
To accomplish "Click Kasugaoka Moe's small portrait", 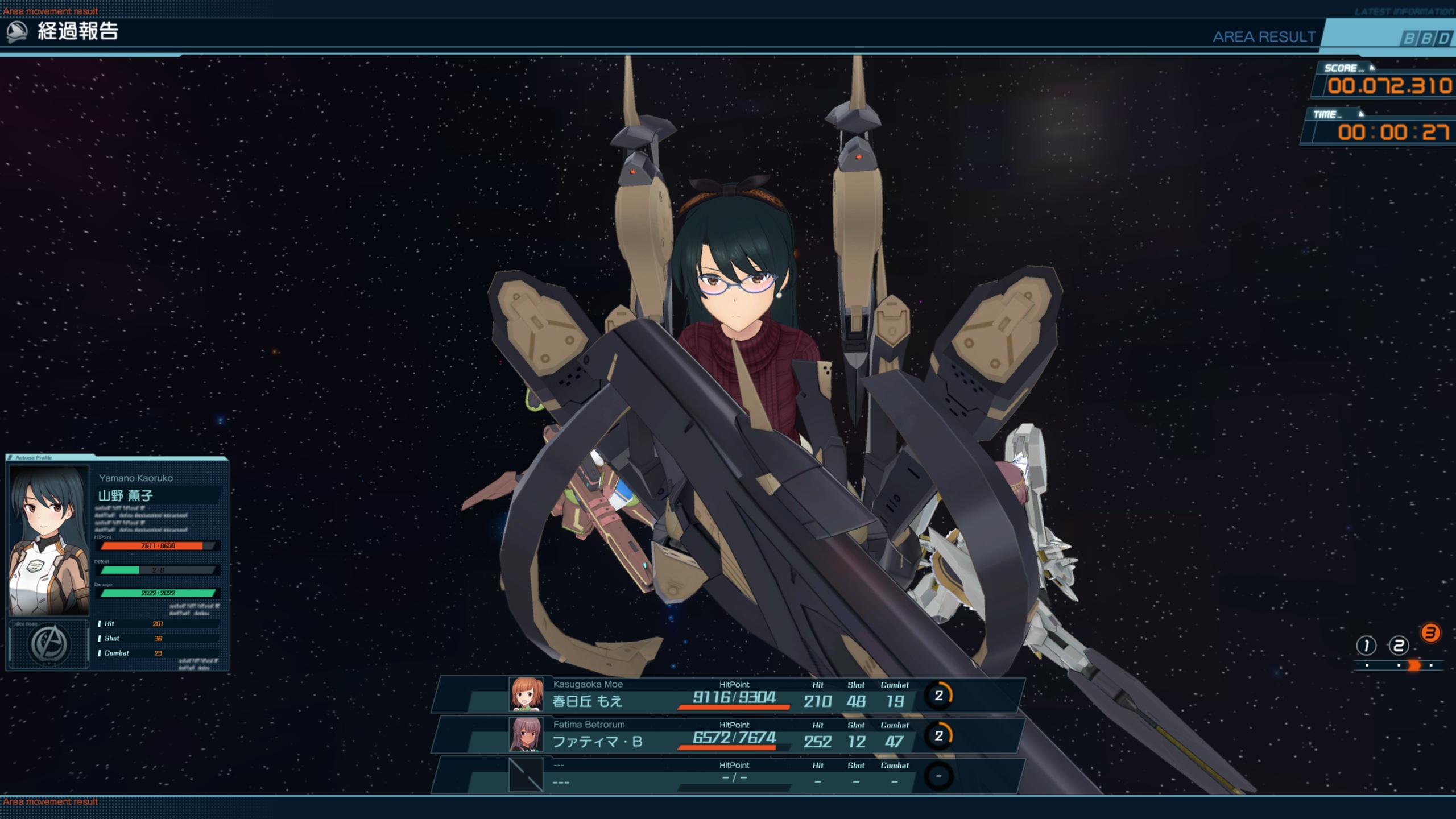I will coord(526,694).
